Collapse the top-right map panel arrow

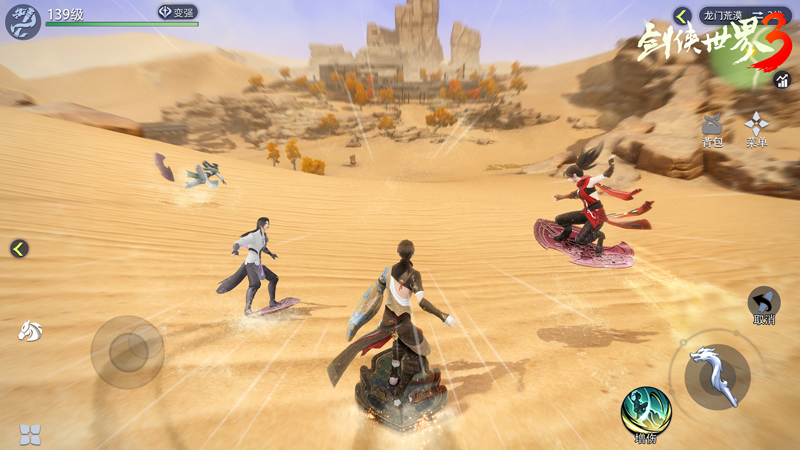(x=683, y=16)
